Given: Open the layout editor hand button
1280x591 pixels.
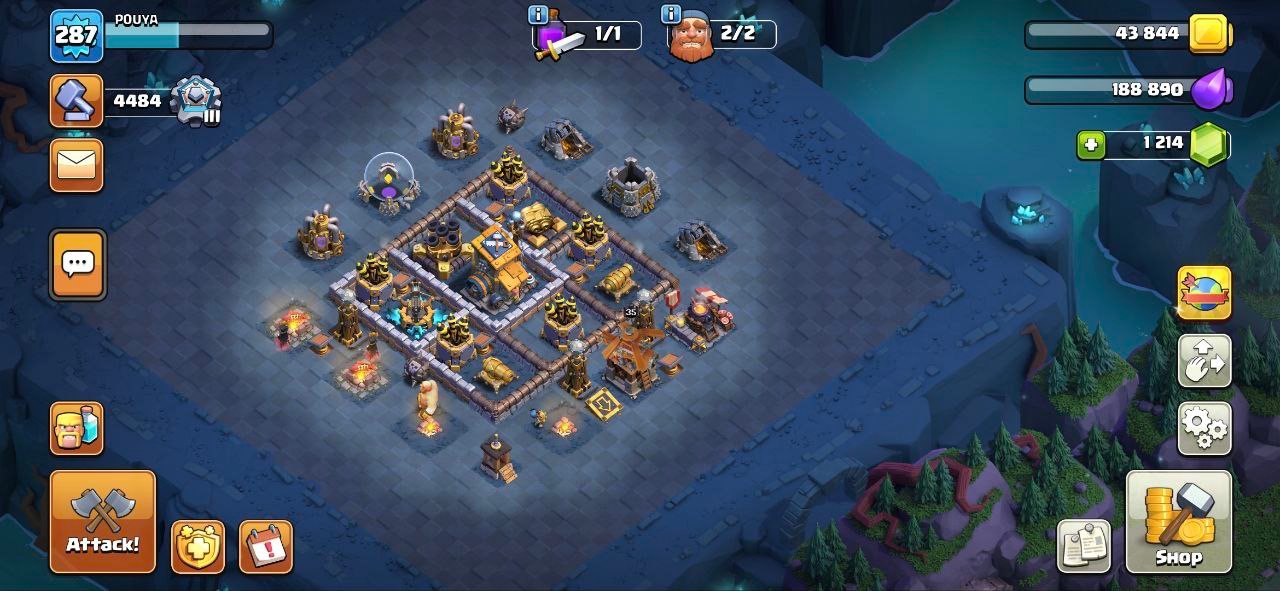Looking at the screenshot, I should click(x=1204, y=361).
